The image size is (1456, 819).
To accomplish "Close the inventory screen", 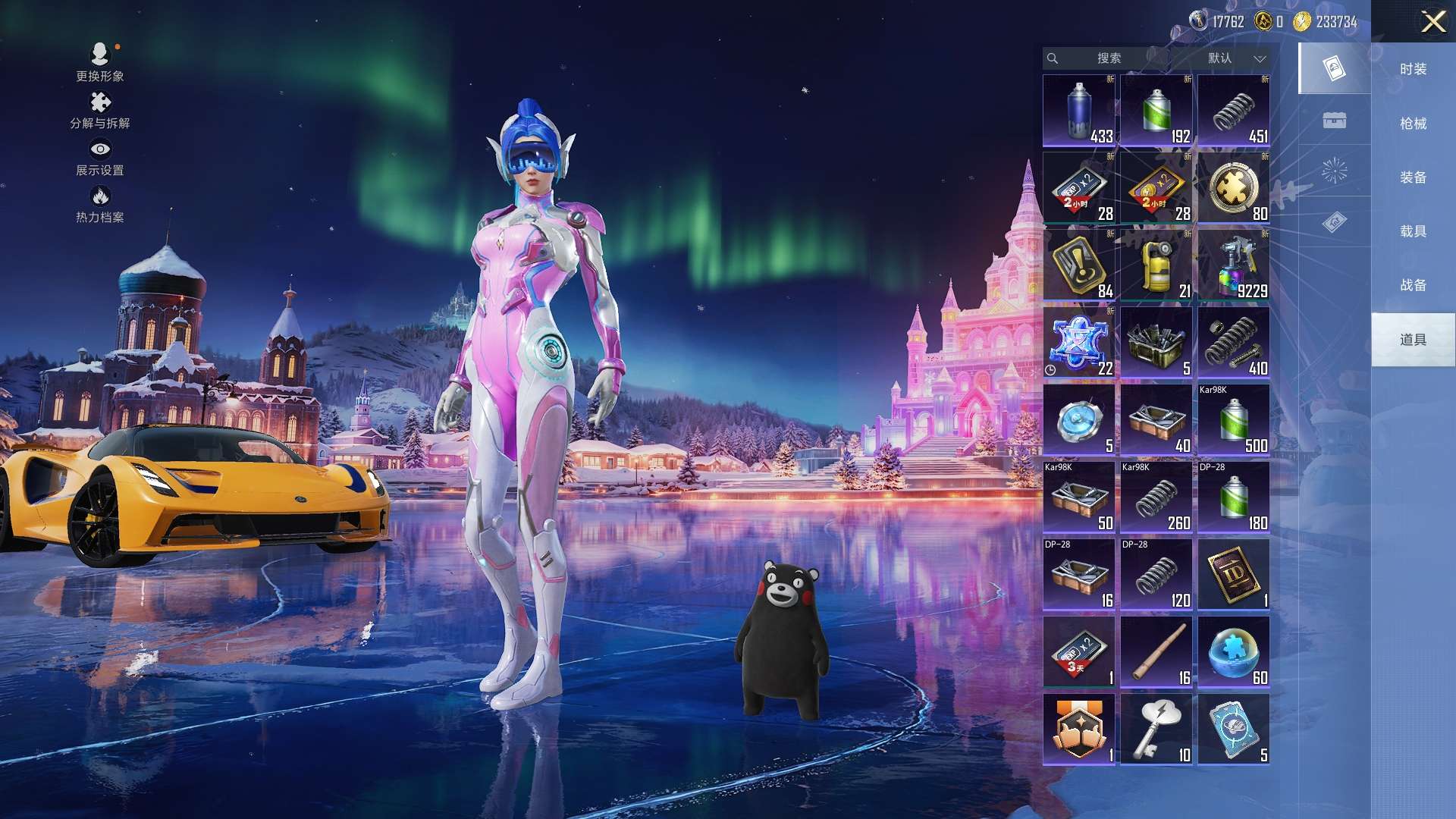I will (1432, 21).
